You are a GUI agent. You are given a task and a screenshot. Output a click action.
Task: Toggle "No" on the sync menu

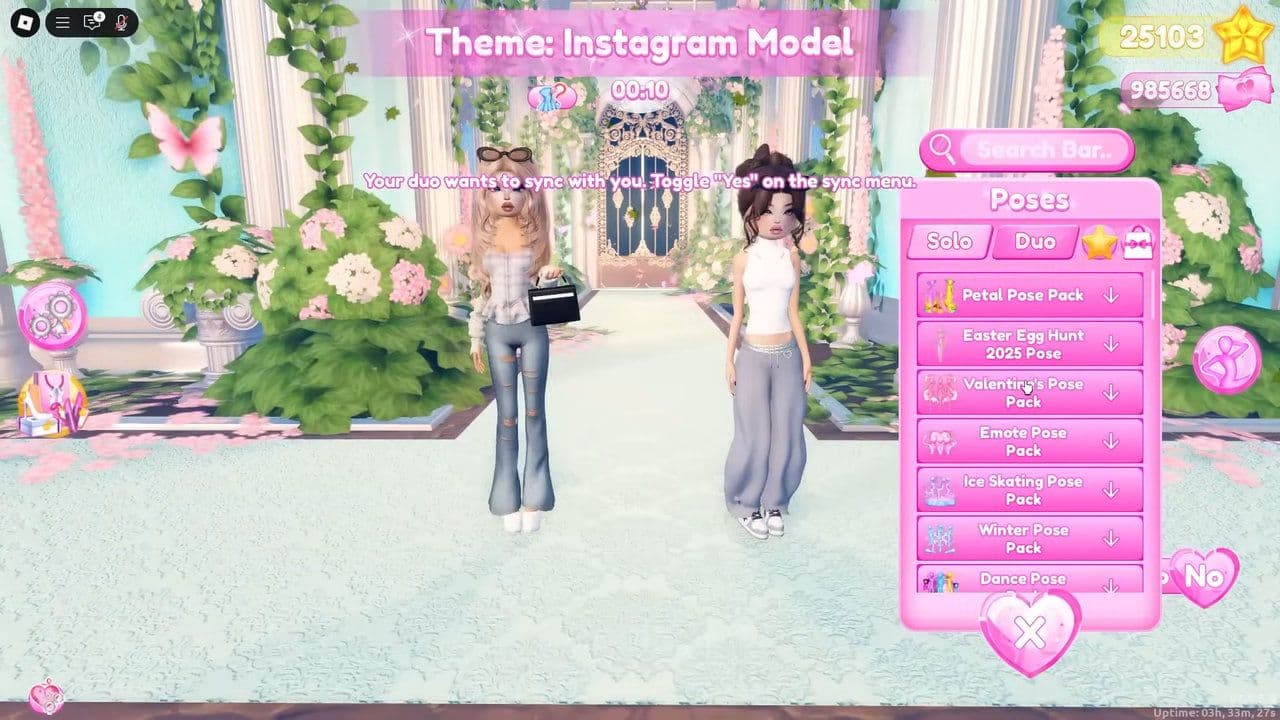[x=1204, y=577]
